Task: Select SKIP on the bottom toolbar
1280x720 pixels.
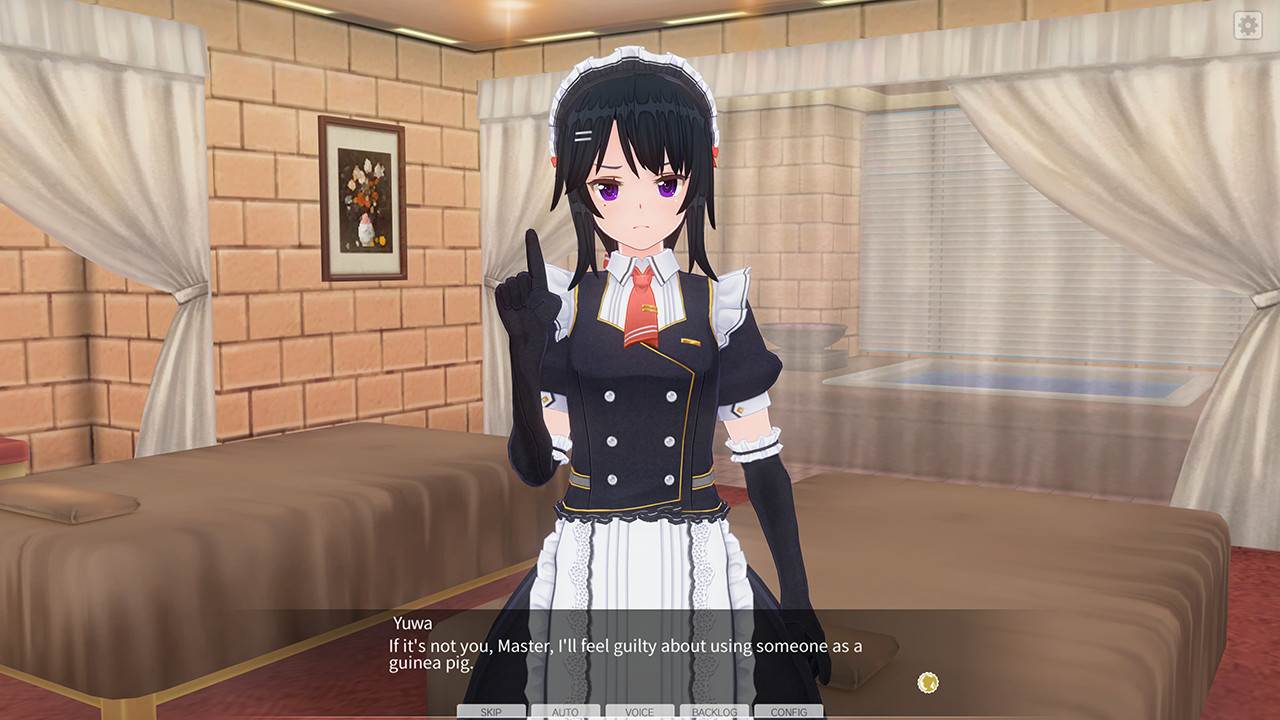Action: 491,711
